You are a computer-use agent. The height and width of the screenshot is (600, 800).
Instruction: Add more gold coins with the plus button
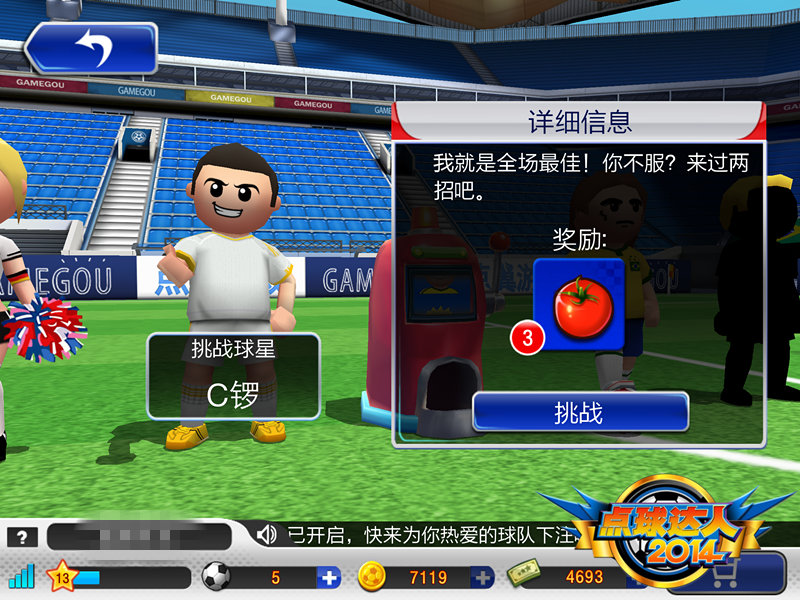[x=483, y=577]
